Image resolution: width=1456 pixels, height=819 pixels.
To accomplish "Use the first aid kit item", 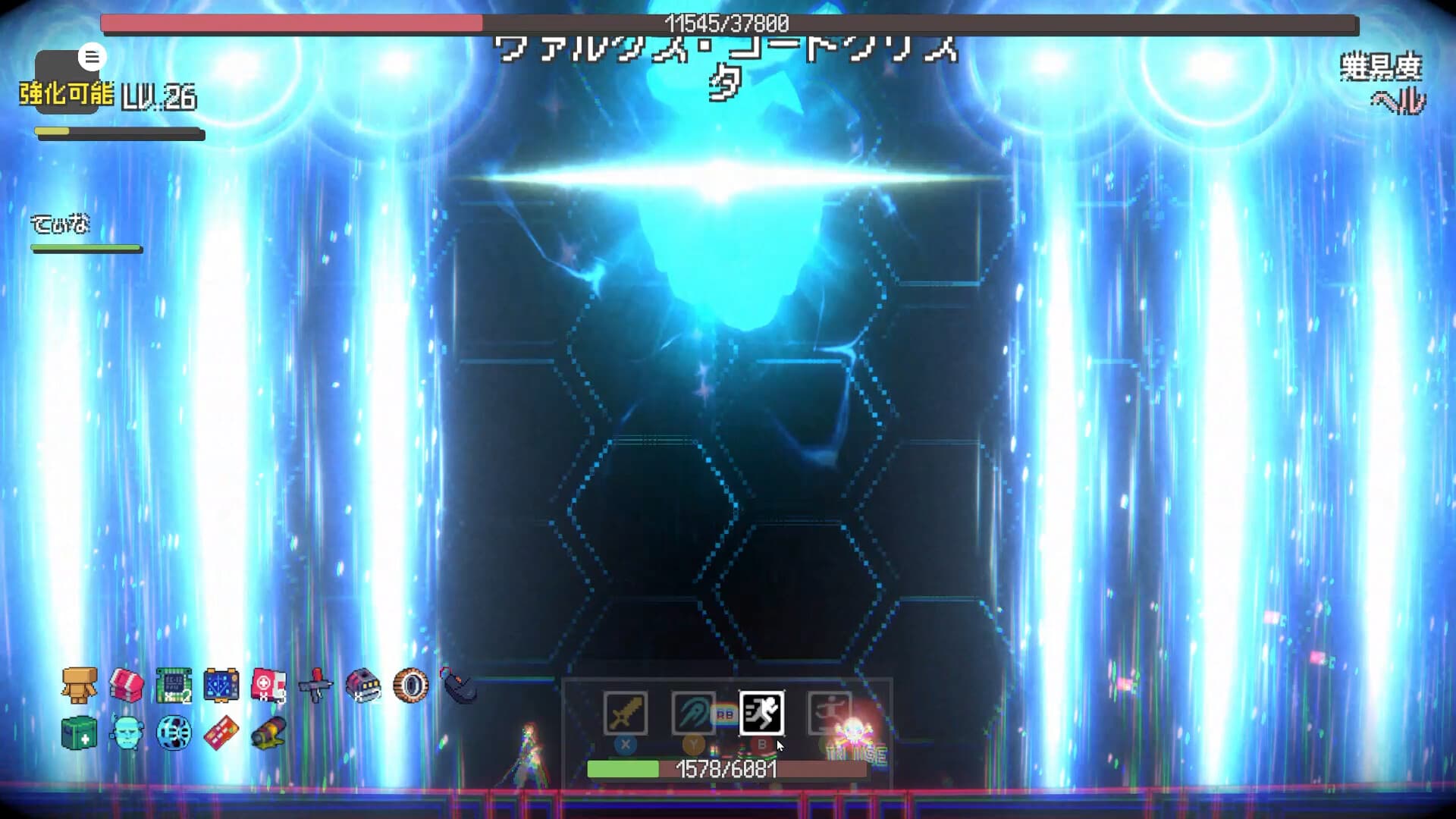I will pos(267,685).
